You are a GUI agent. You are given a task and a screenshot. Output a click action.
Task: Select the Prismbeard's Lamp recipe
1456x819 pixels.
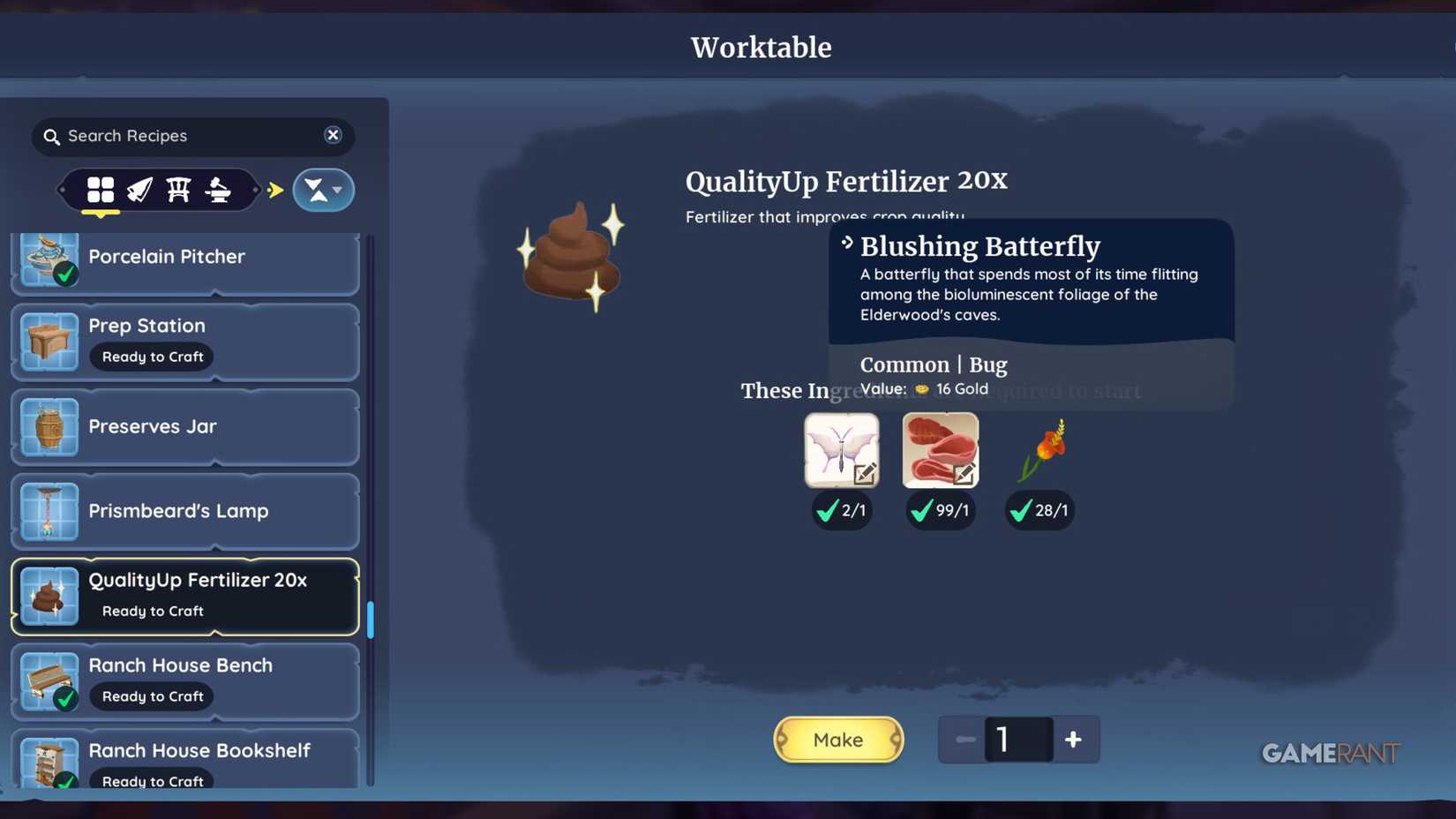click(x=185, y=510)
